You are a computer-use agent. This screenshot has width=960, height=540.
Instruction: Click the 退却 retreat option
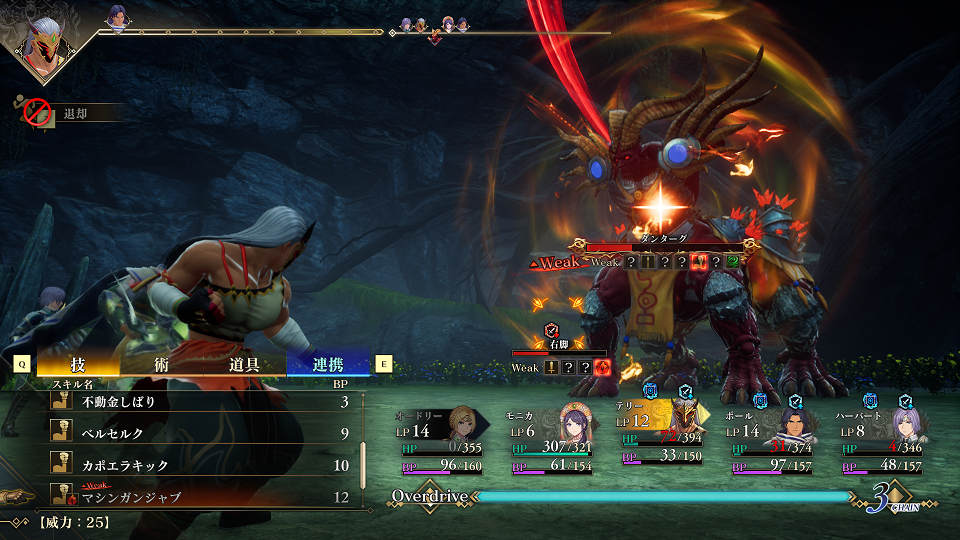point(70,114)
